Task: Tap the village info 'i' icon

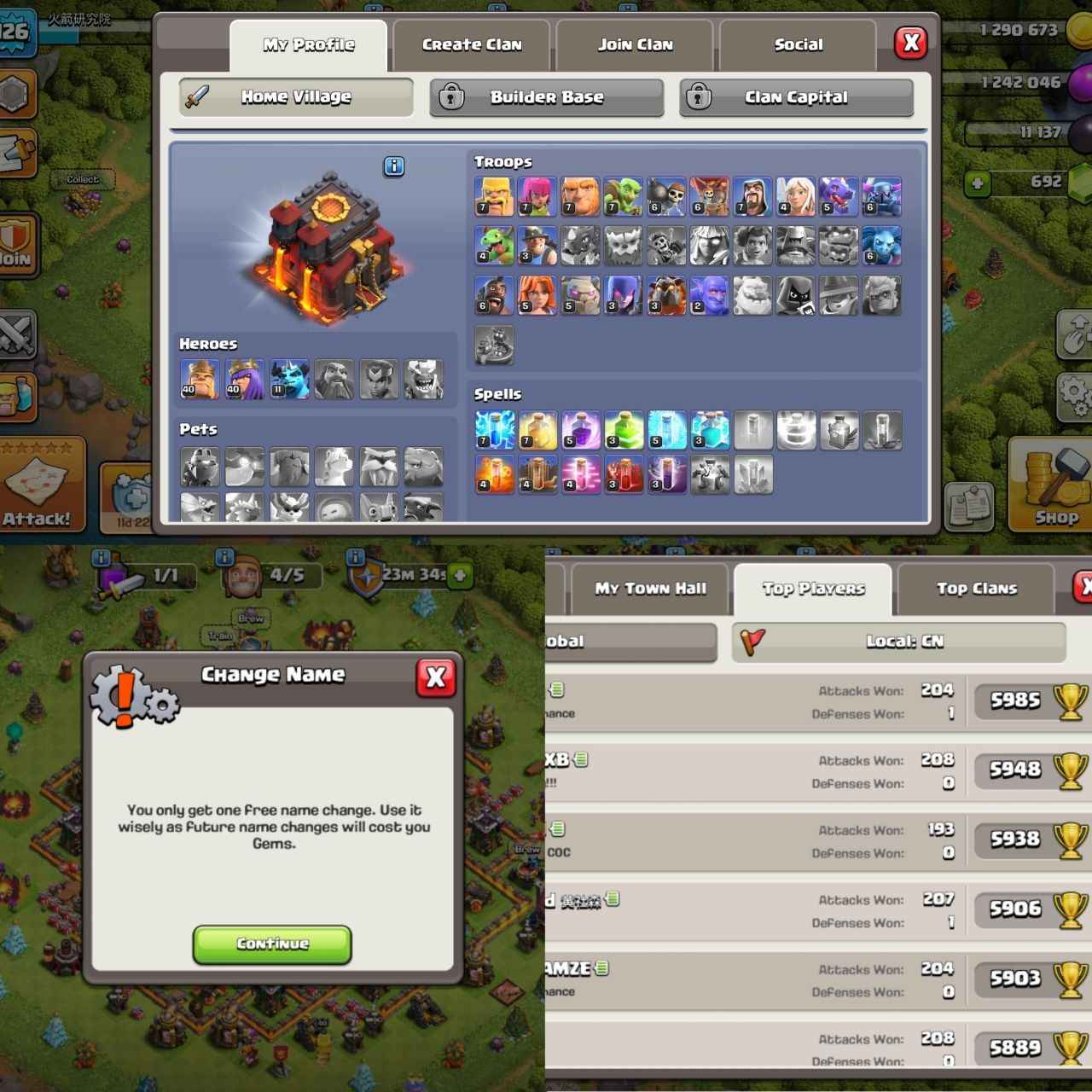Action: click(393, 167)
